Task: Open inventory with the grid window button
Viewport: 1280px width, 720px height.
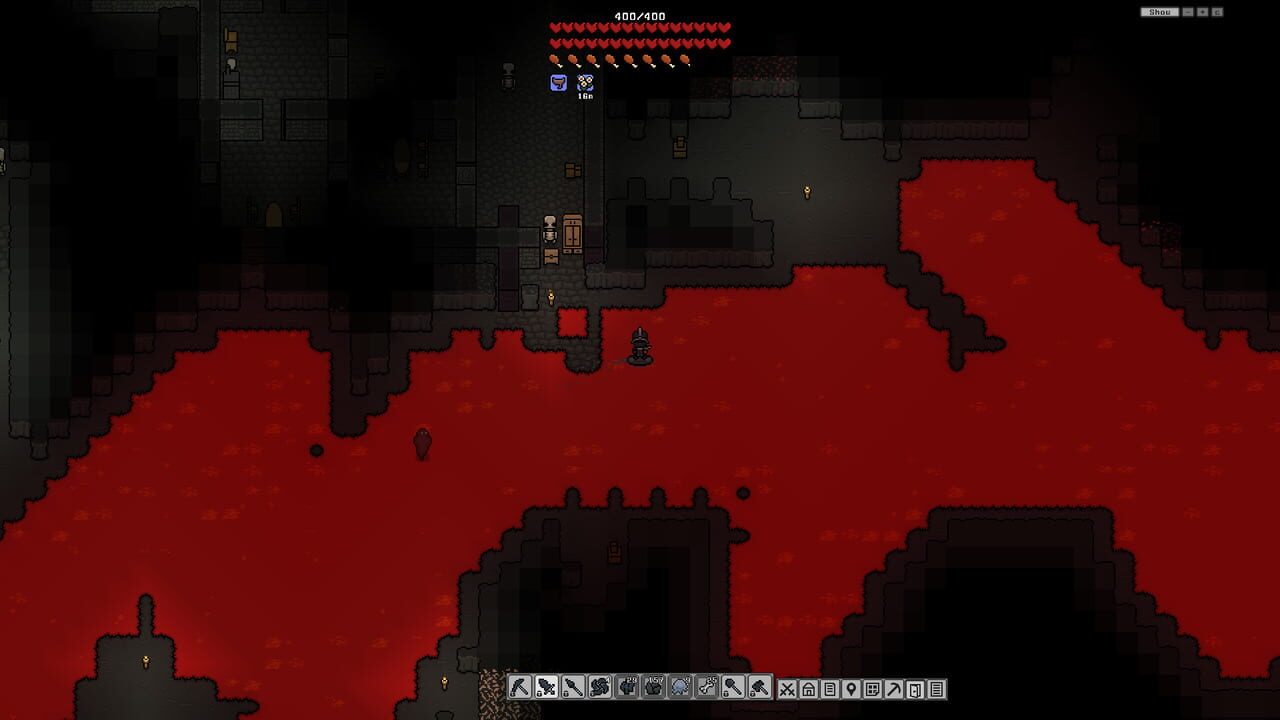Action: 874,690
